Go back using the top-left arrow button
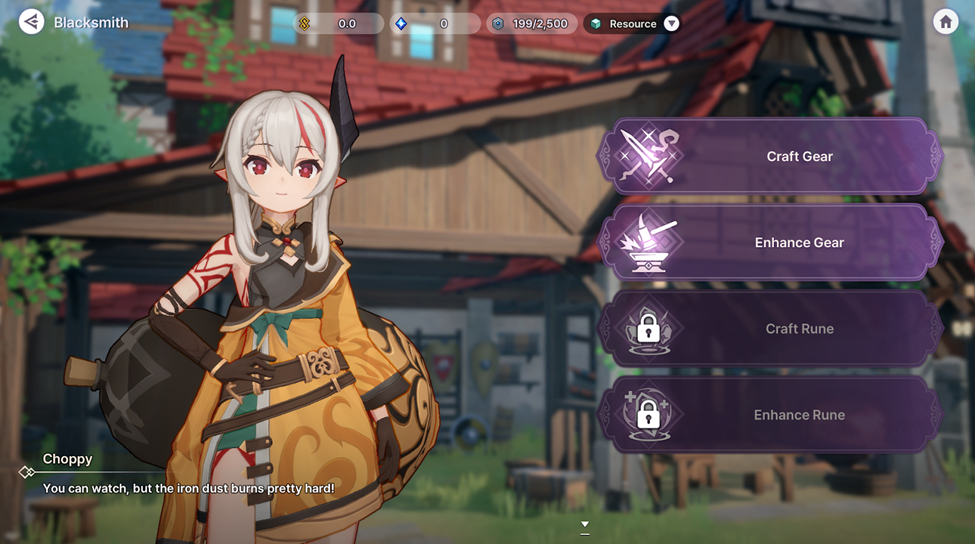Viewport: 975px width, 544px height. [31, 21]
